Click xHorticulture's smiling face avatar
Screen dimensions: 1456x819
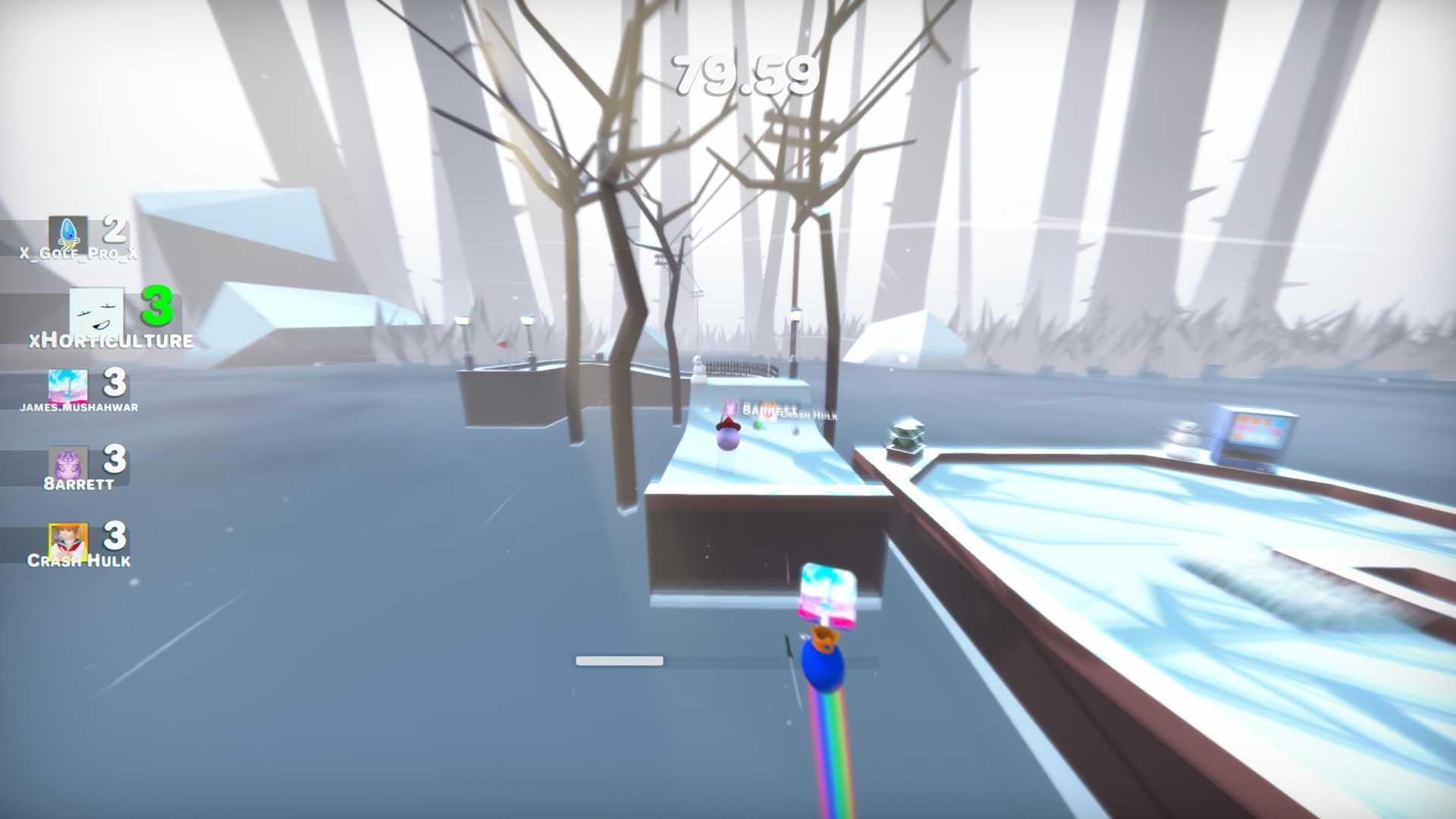tap(97, 309)
